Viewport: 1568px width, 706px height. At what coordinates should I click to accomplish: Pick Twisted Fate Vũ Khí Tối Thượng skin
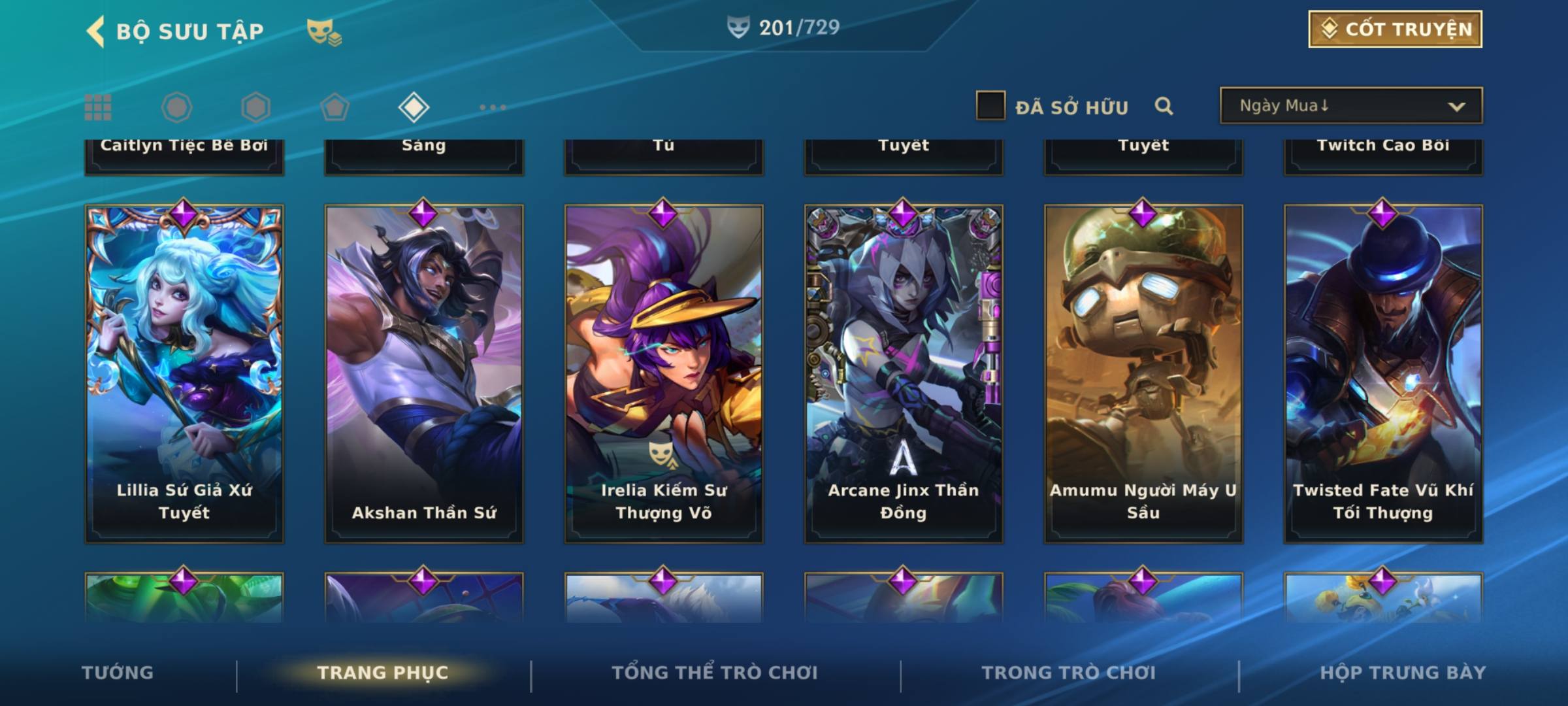[x=1383, y=374]
